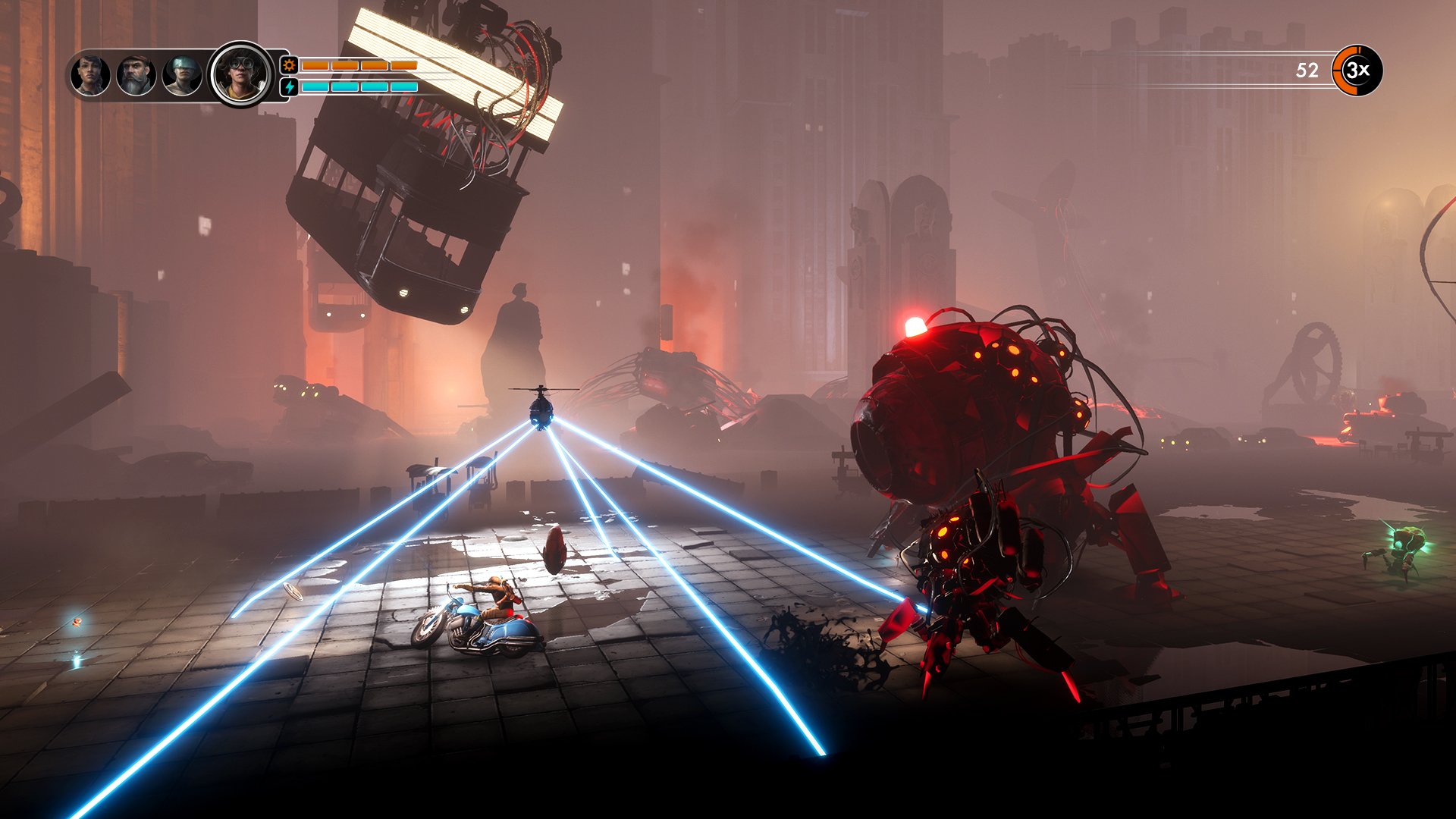Switch to the bearded character portrait
The height and width of the screenshot is (819, 1456).
coord(135,76)
